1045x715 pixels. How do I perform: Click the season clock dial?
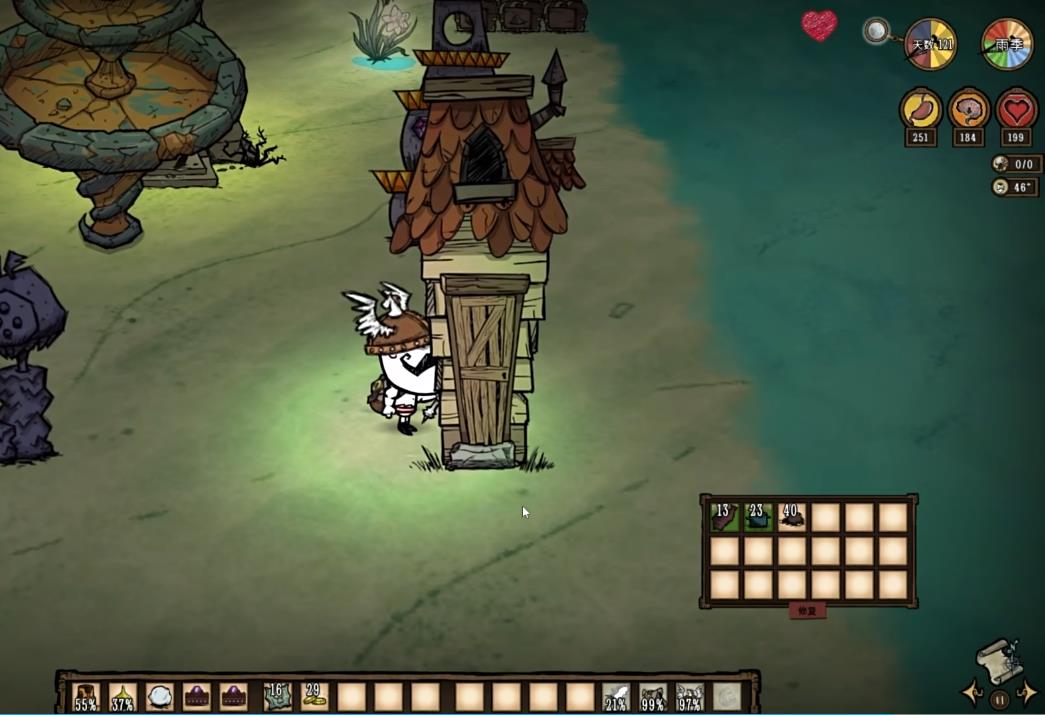point(1007,44)
